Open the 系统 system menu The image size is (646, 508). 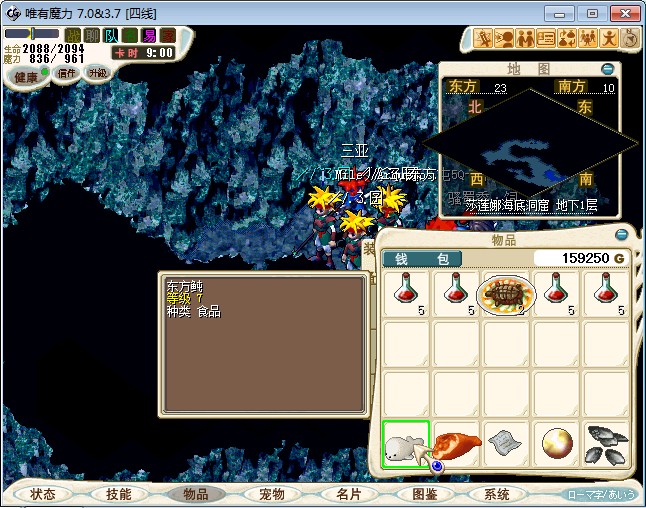coord(497,494)
